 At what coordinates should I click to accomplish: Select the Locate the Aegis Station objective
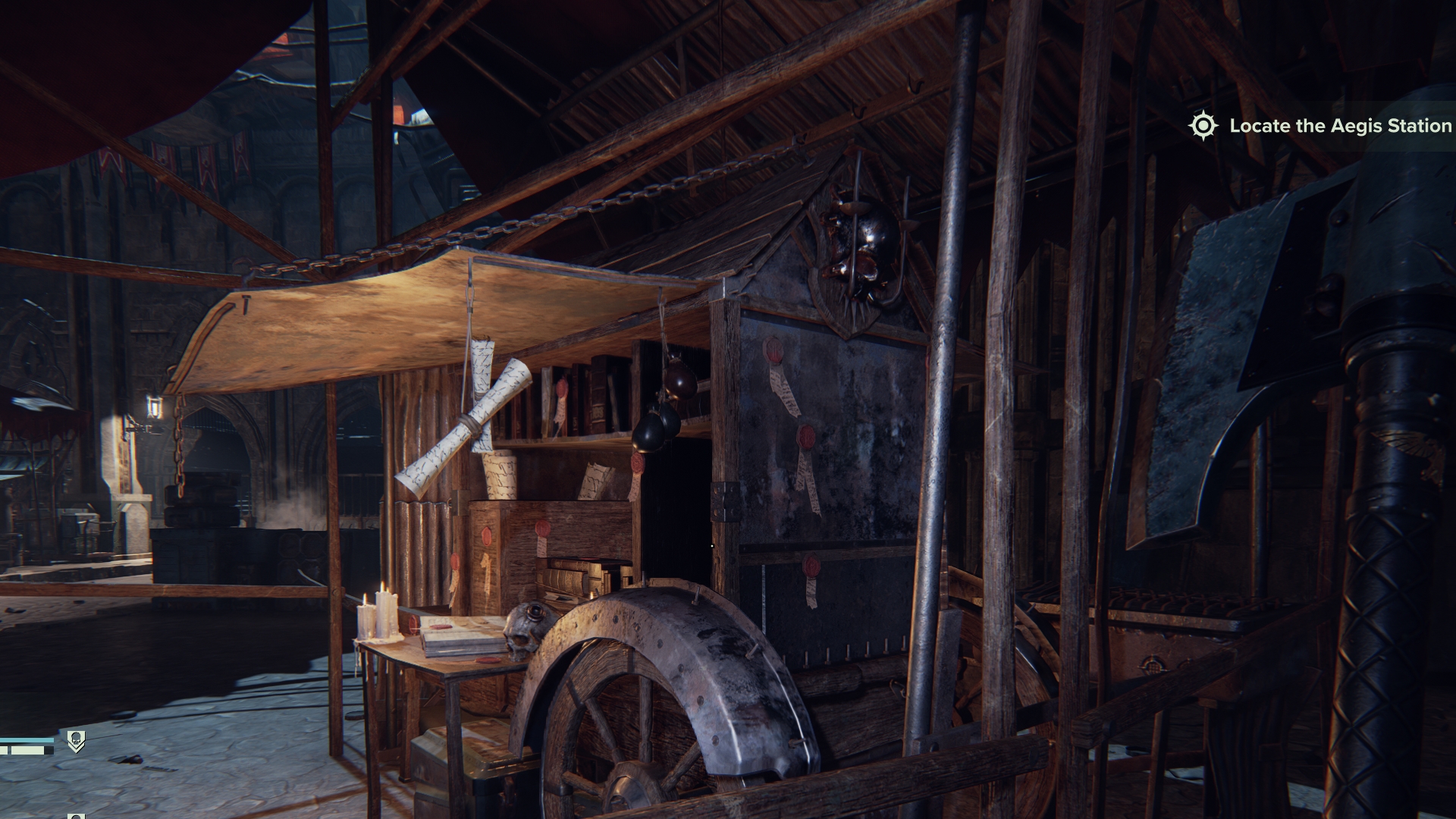click(x=1340, y=126)
